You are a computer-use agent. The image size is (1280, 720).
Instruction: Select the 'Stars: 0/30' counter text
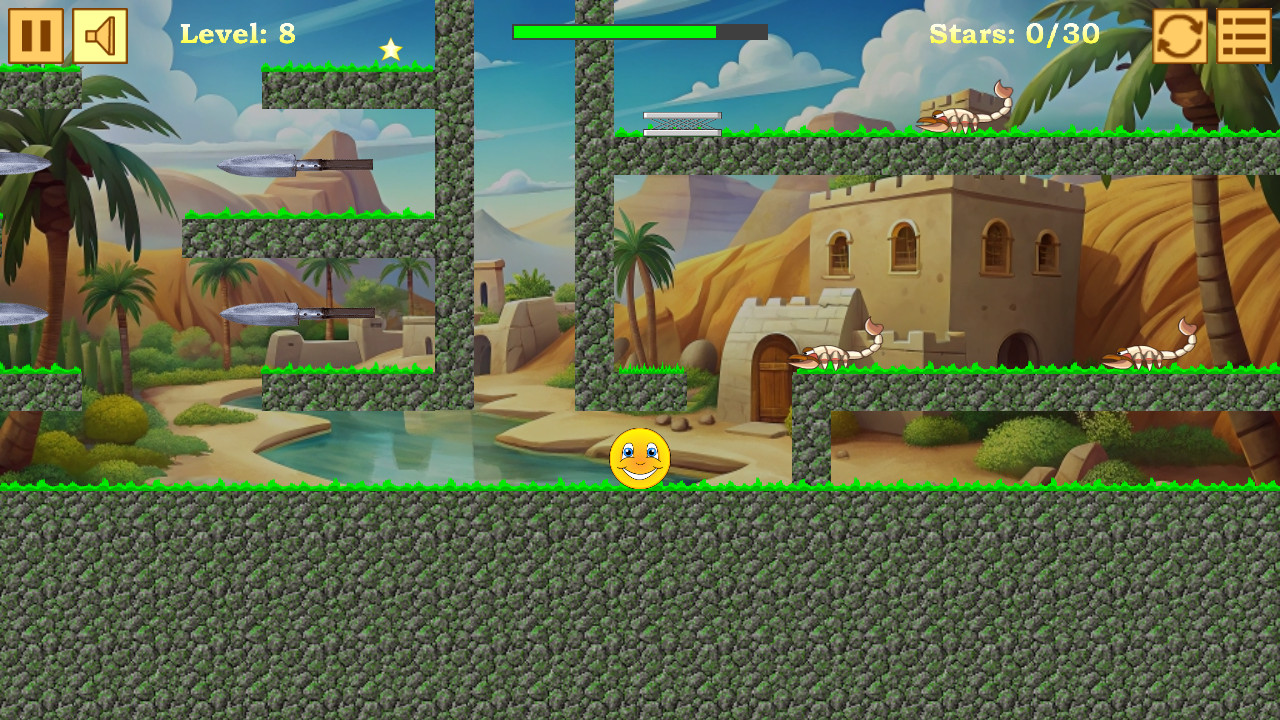(1013, 34)
